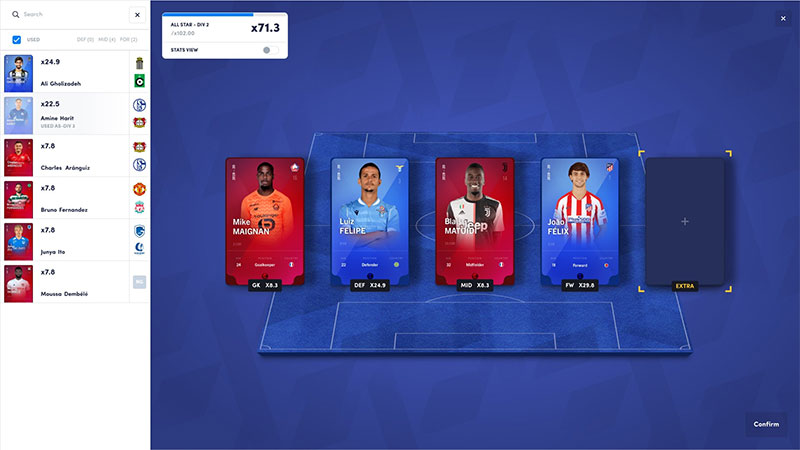800x450 pixels.
Task: Select Moussa Dembélé in the list
Action: 65,285
